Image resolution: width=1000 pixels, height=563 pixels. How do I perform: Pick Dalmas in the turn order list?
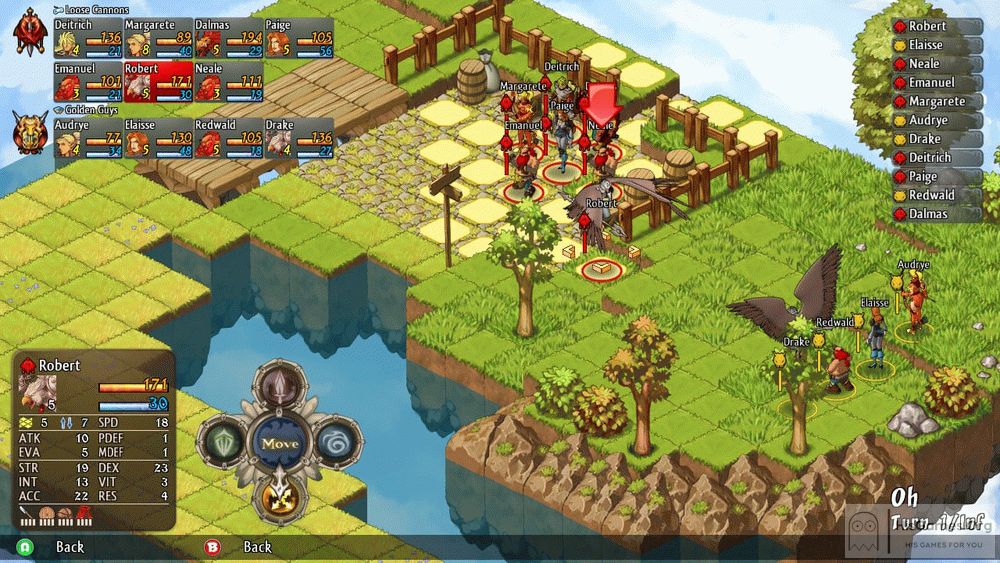[x=930, y=214]
